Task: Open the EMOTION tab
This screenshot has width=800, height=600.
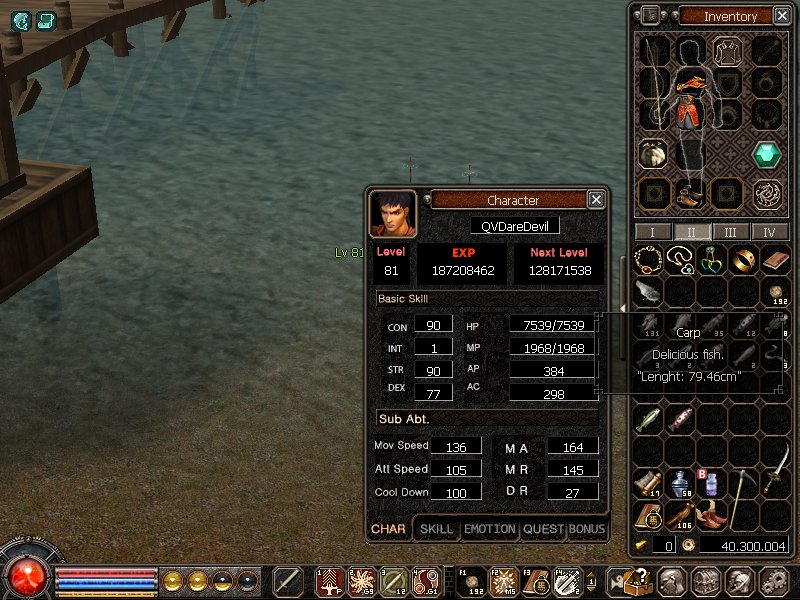Action: click(490, 529)
